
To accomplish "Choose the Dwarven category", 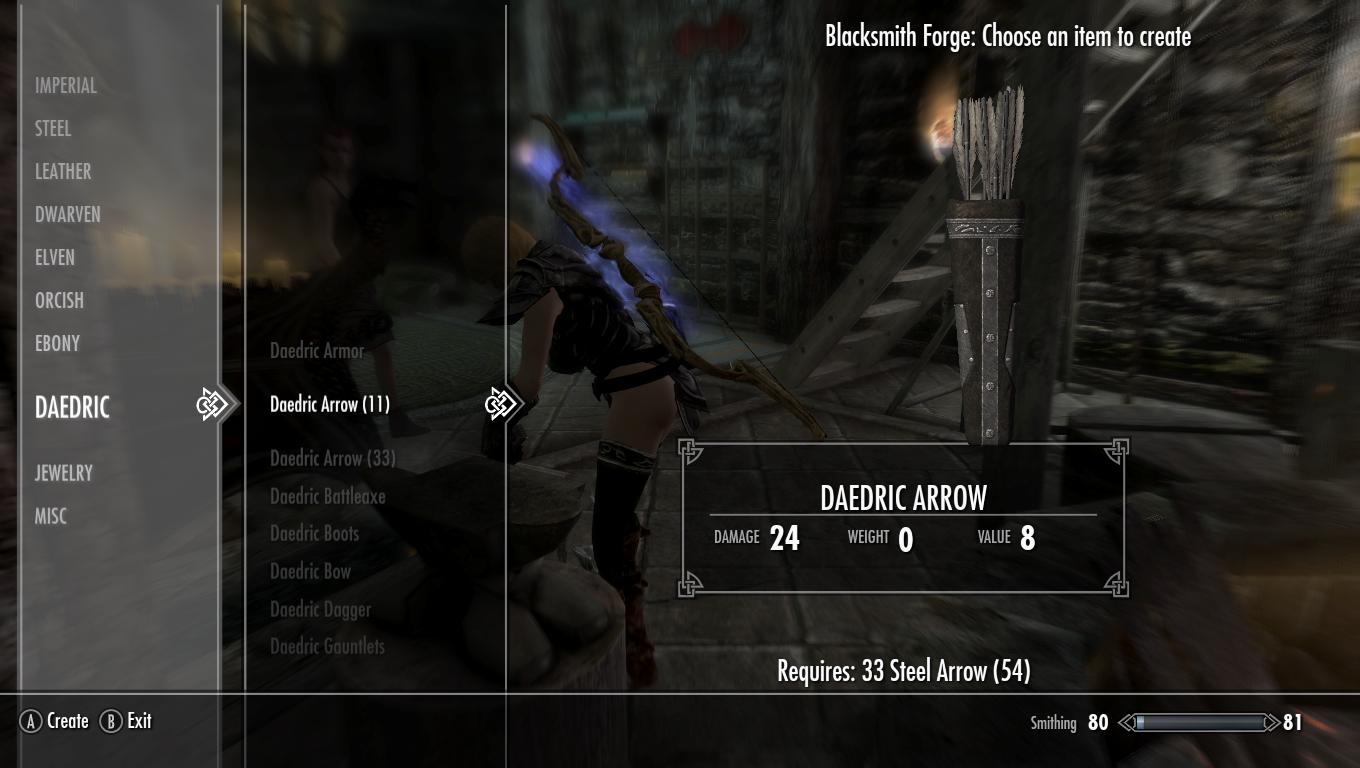I will [68, 215].
